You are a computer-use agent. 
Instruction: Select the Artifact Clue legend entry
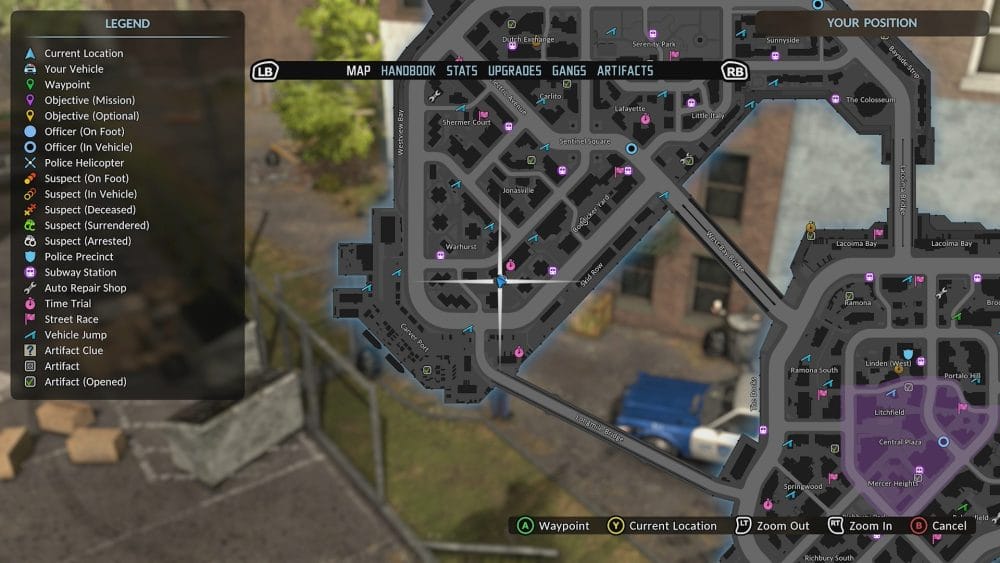tap(73, 351)
